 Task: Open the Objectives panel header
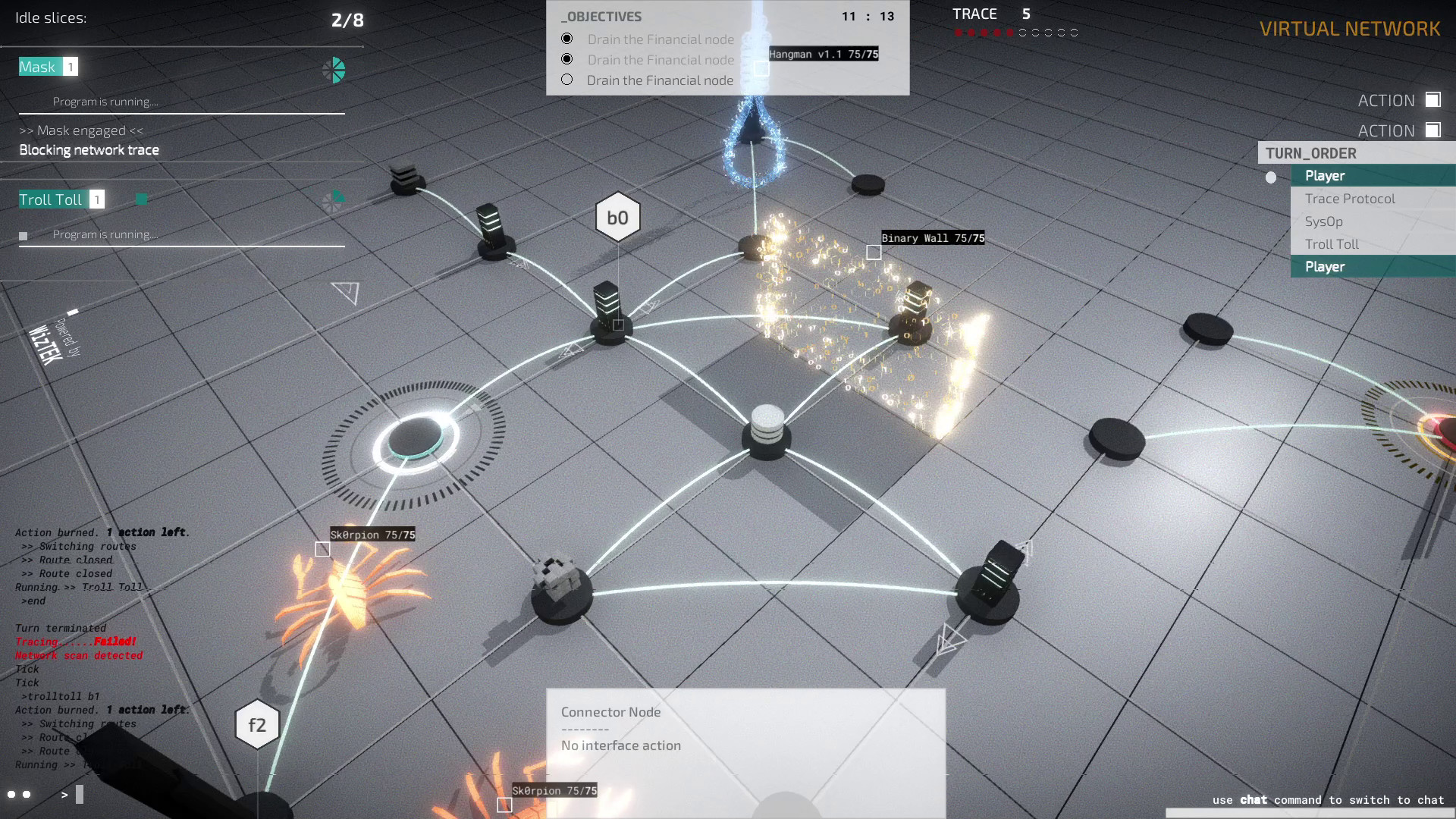[602, 17]
